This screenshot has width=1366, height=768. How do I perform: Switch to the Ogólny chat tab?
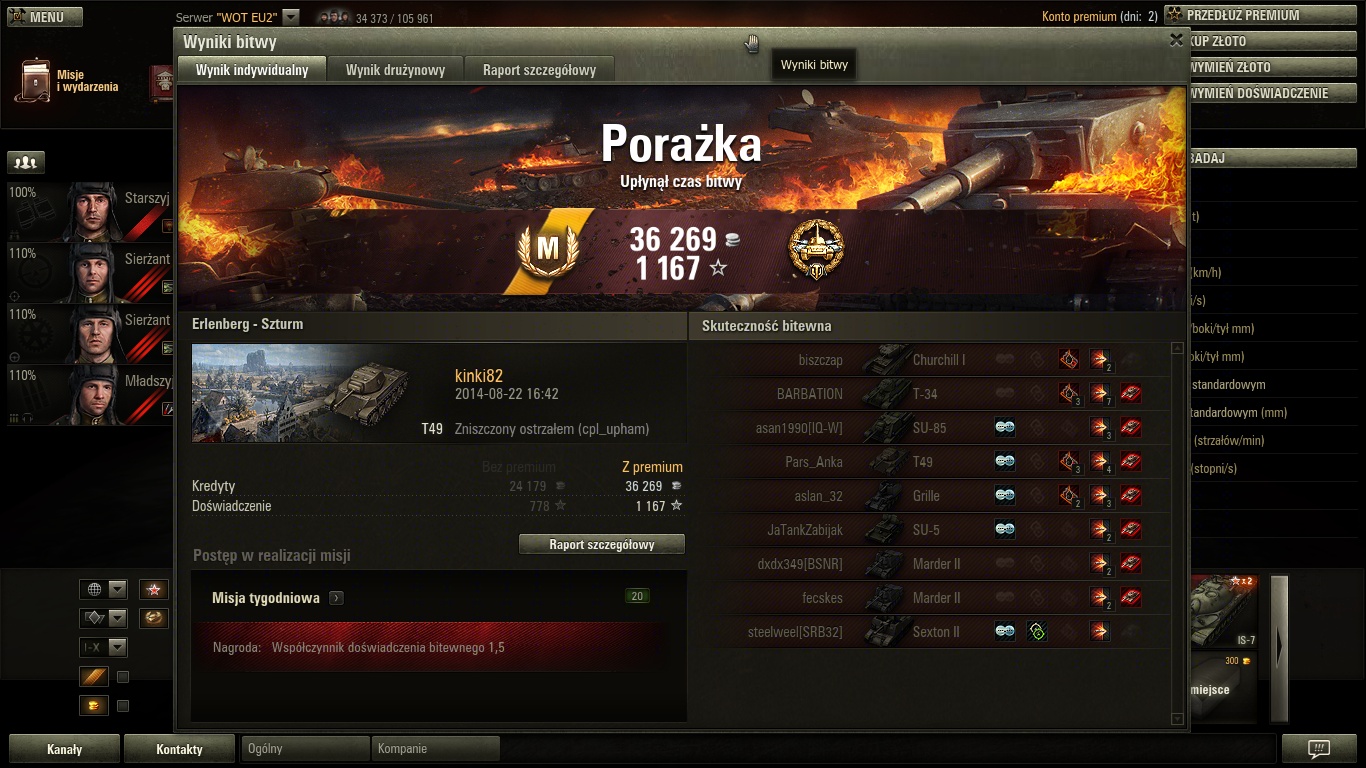[305, 748]
